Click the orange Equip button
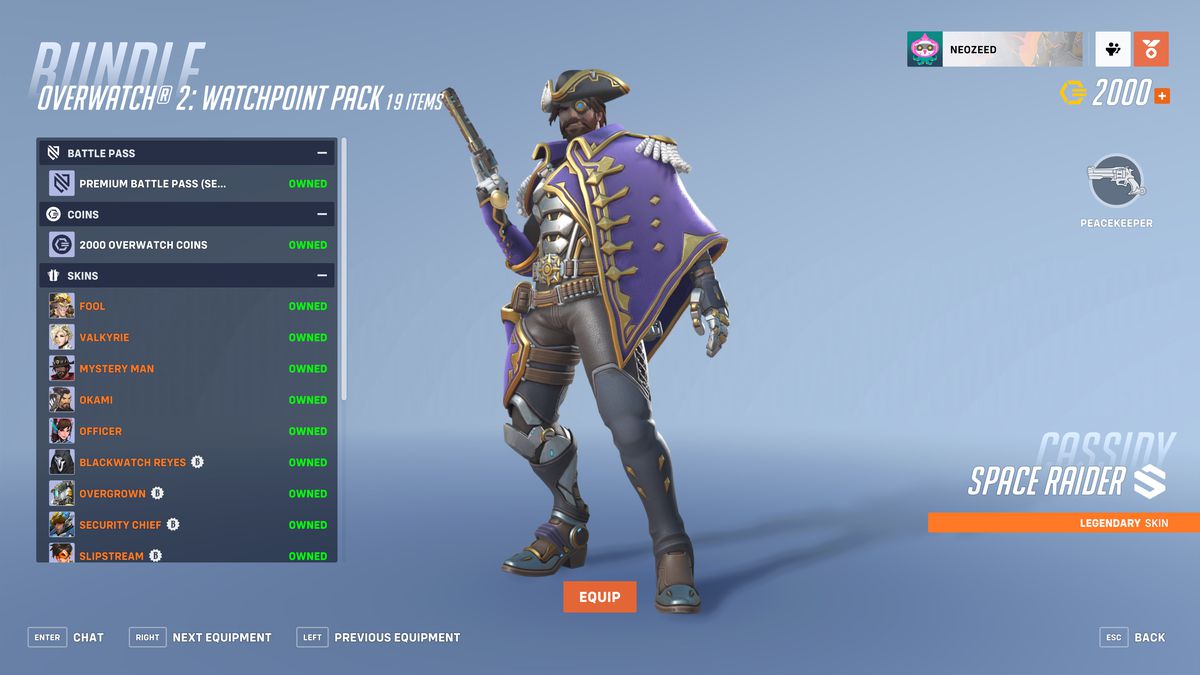 point(599,597)
